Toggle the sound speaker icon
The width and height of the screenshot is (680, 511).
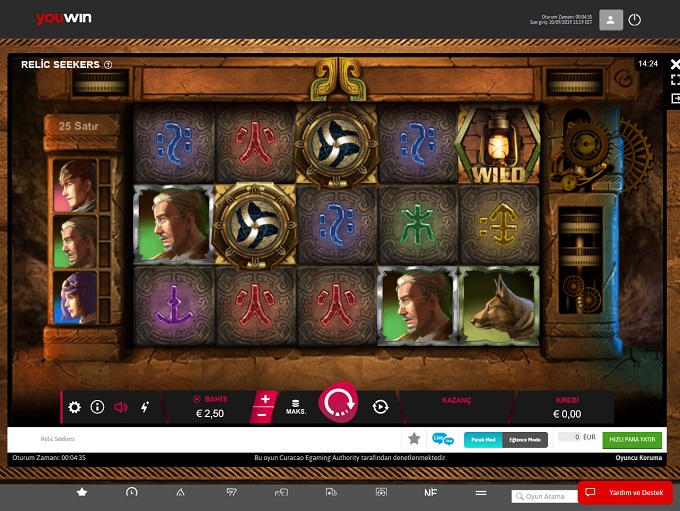coord(121,407)
